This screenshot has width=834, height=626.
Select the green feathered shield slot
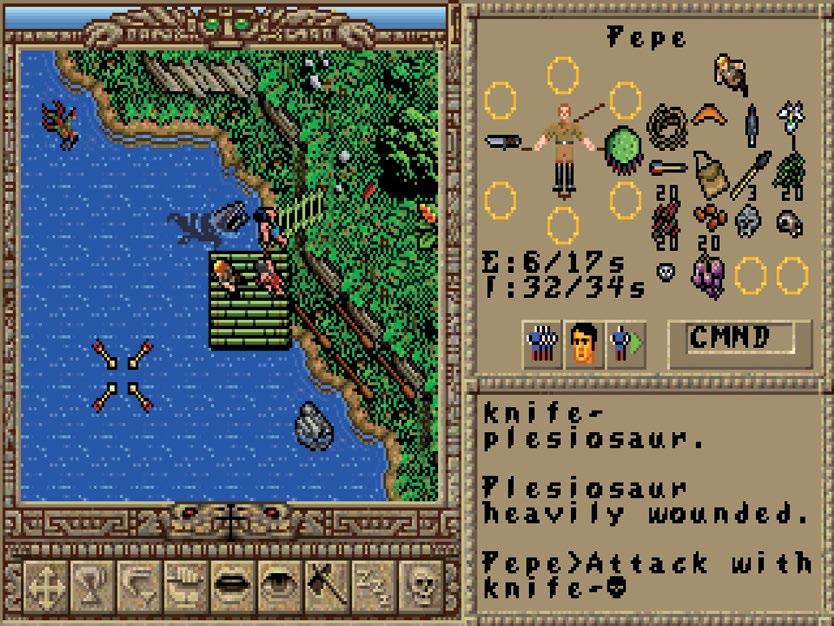[x=626, y=145]
